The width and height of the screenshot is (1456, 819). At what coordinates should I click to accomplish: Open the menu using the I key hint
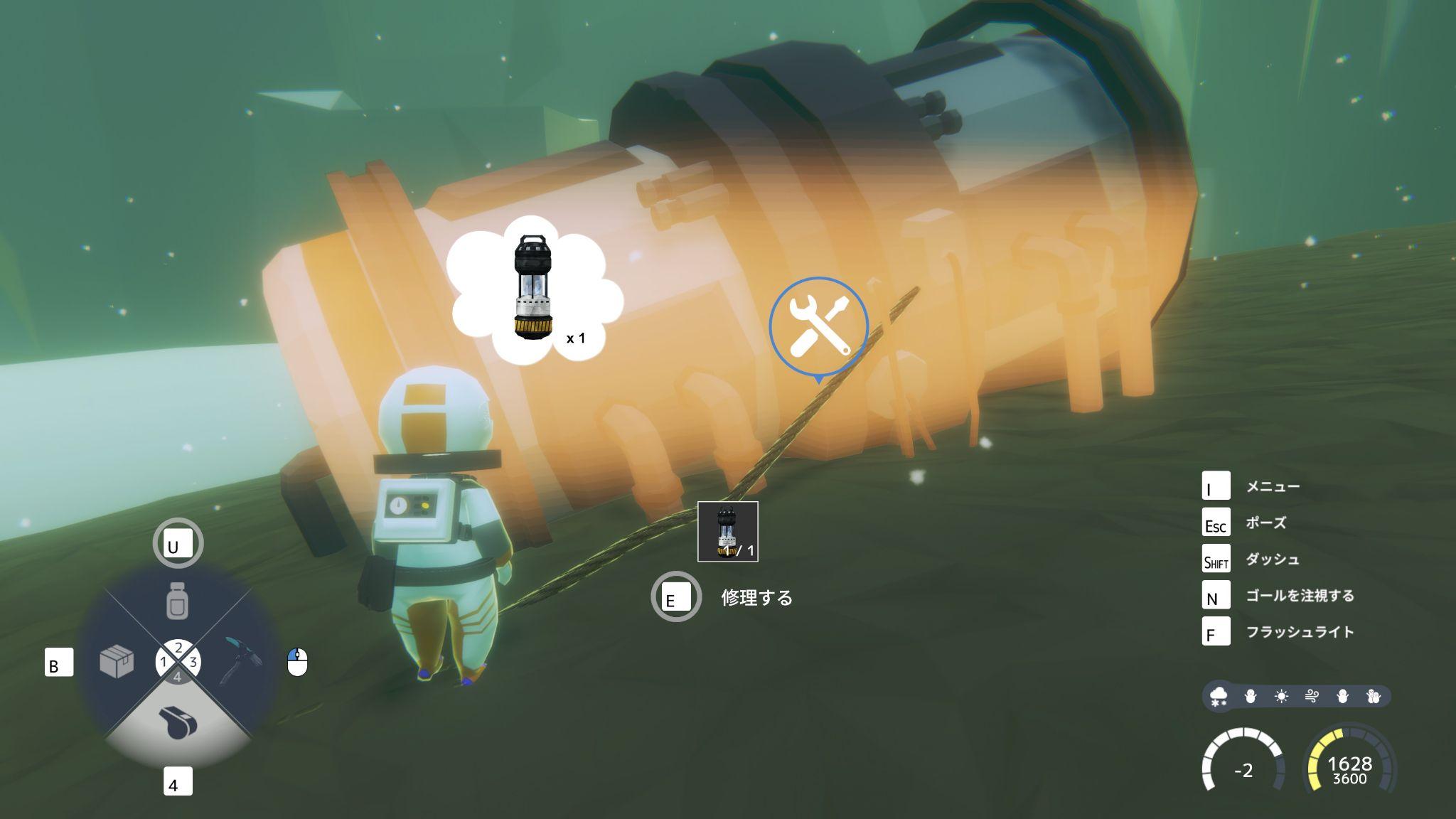1217,486
